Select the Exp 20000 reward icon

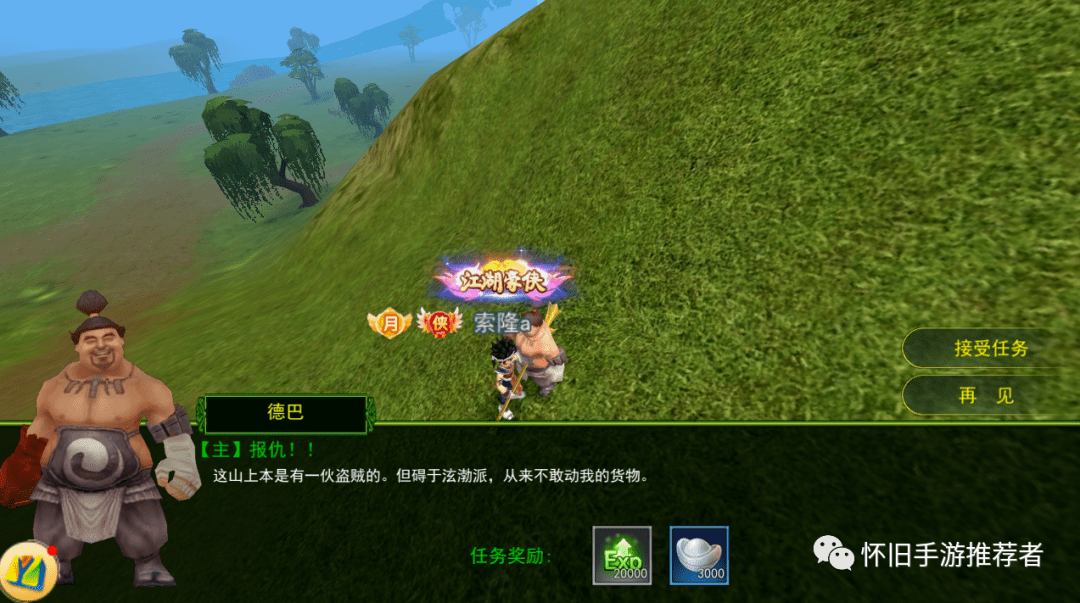(622, 555)
